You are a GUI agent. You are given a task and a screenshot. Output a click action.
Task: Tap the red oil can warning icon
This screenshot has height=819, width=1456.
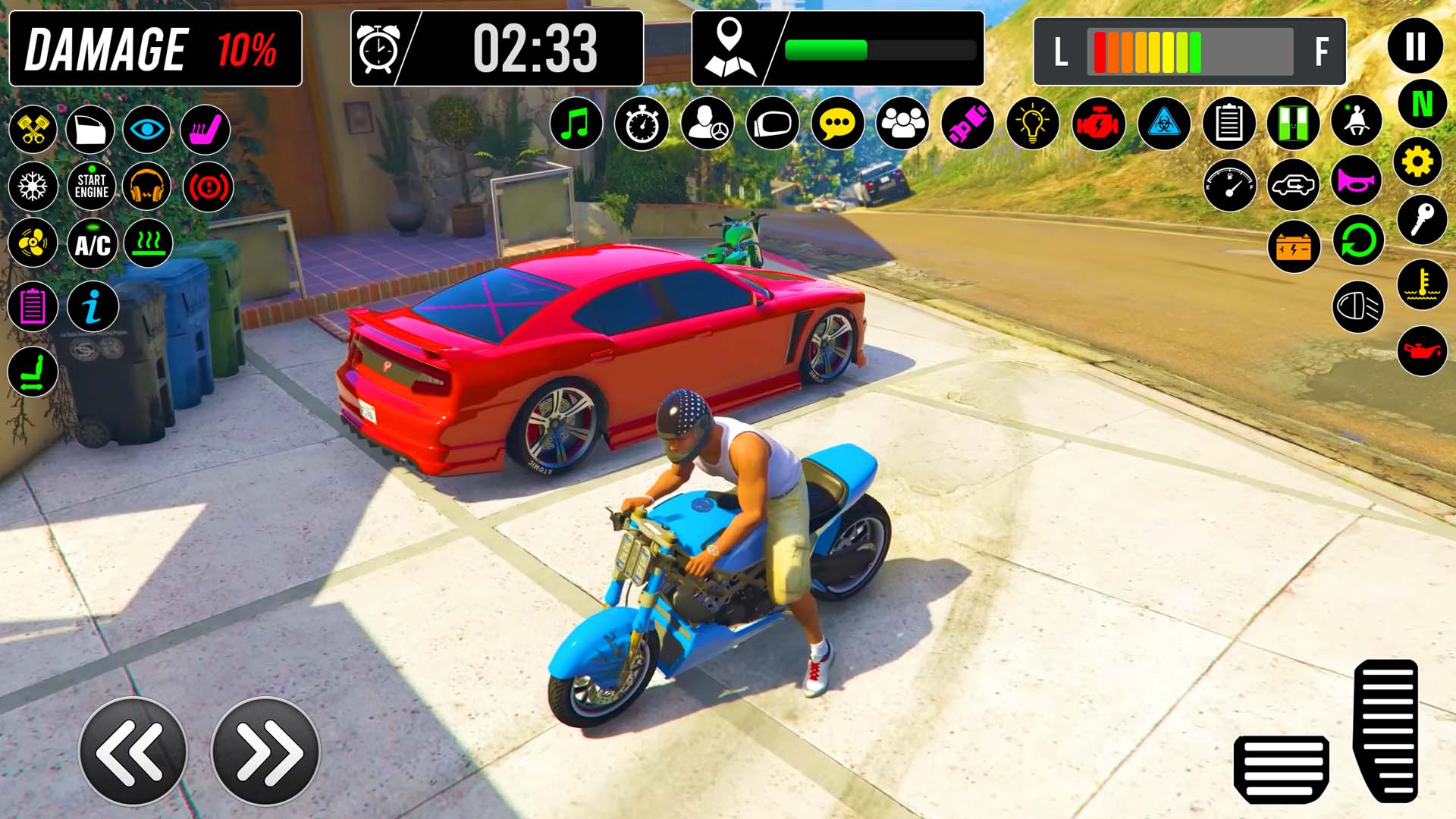point(1423,350)
